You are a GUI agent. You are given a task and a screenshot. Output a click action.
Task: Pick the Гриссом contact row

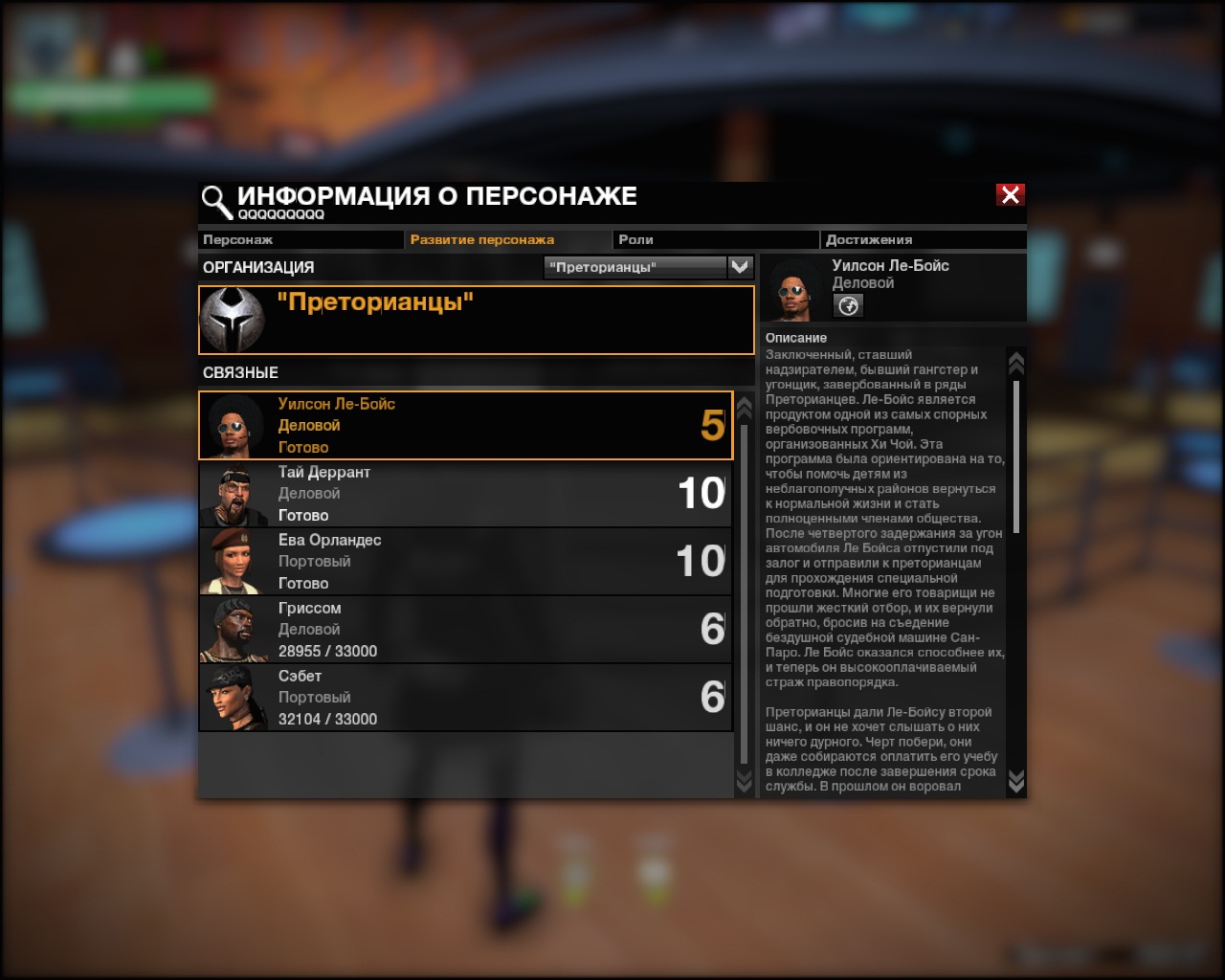465,630
